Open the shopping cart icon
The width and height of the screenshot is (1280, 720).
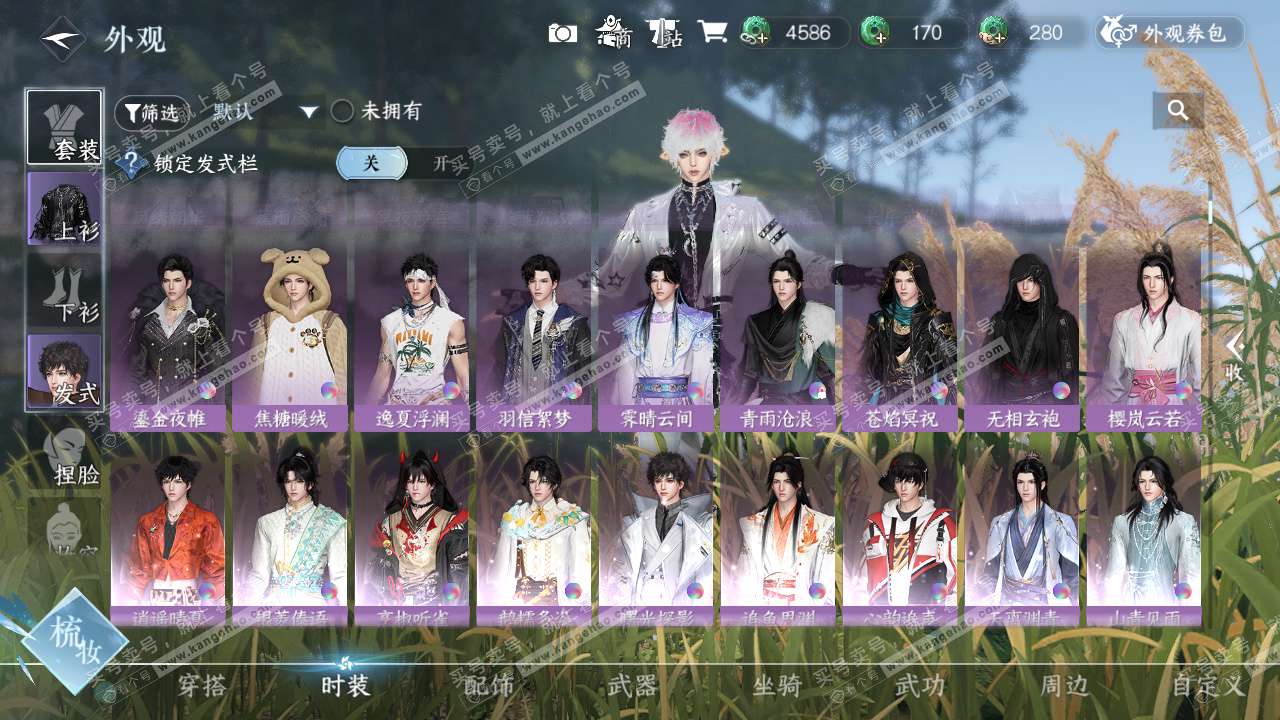click(712, 32)
